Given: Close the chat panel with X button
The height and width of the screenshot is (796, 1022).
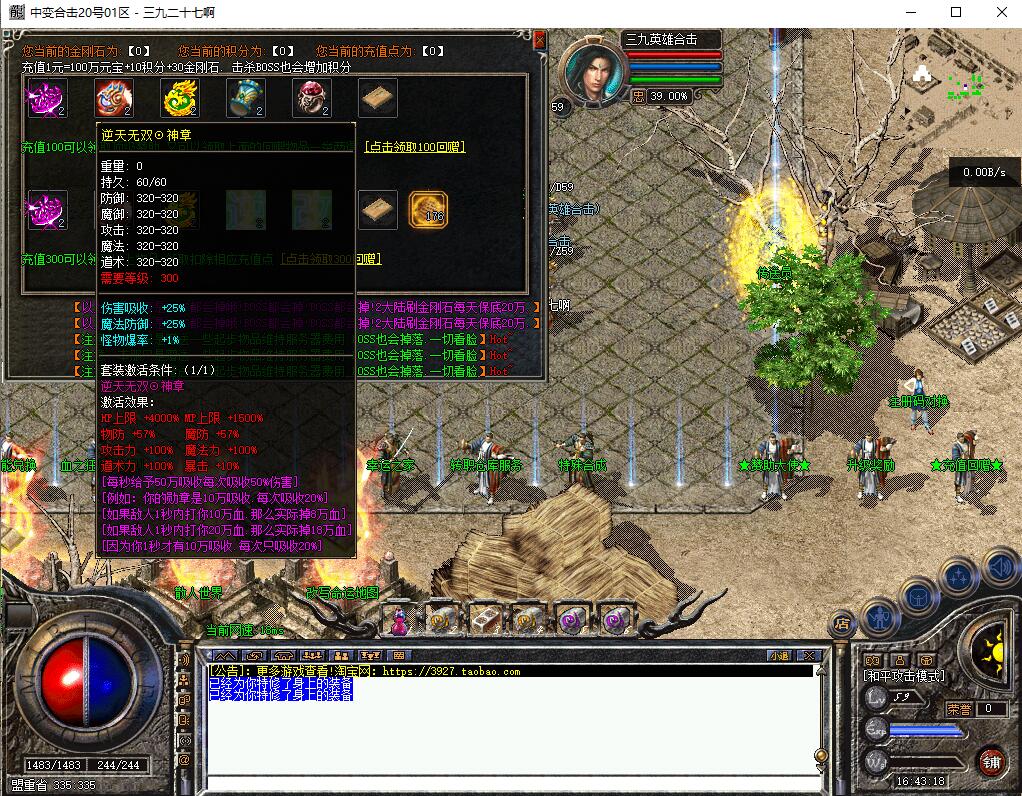Looking at the screenshot, I should [x=809, y=656].
